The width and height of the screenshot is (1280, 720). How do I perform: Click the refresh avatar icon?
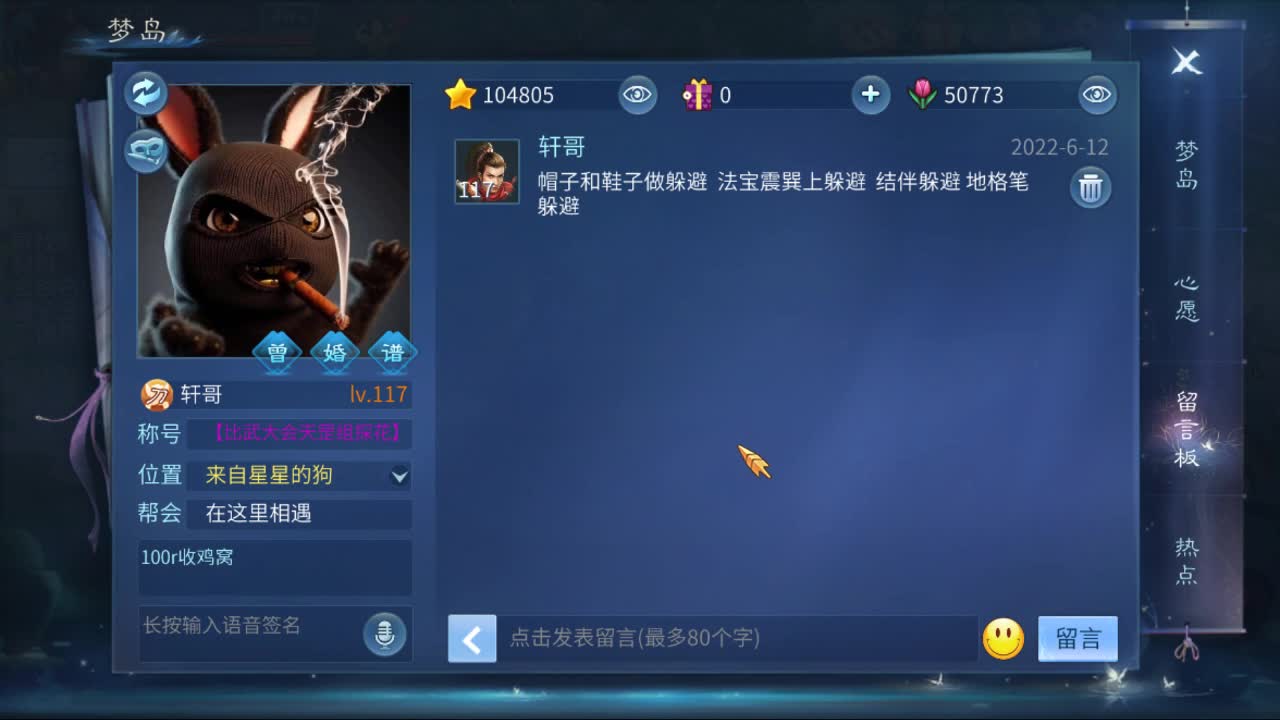(x=146, y=92)
